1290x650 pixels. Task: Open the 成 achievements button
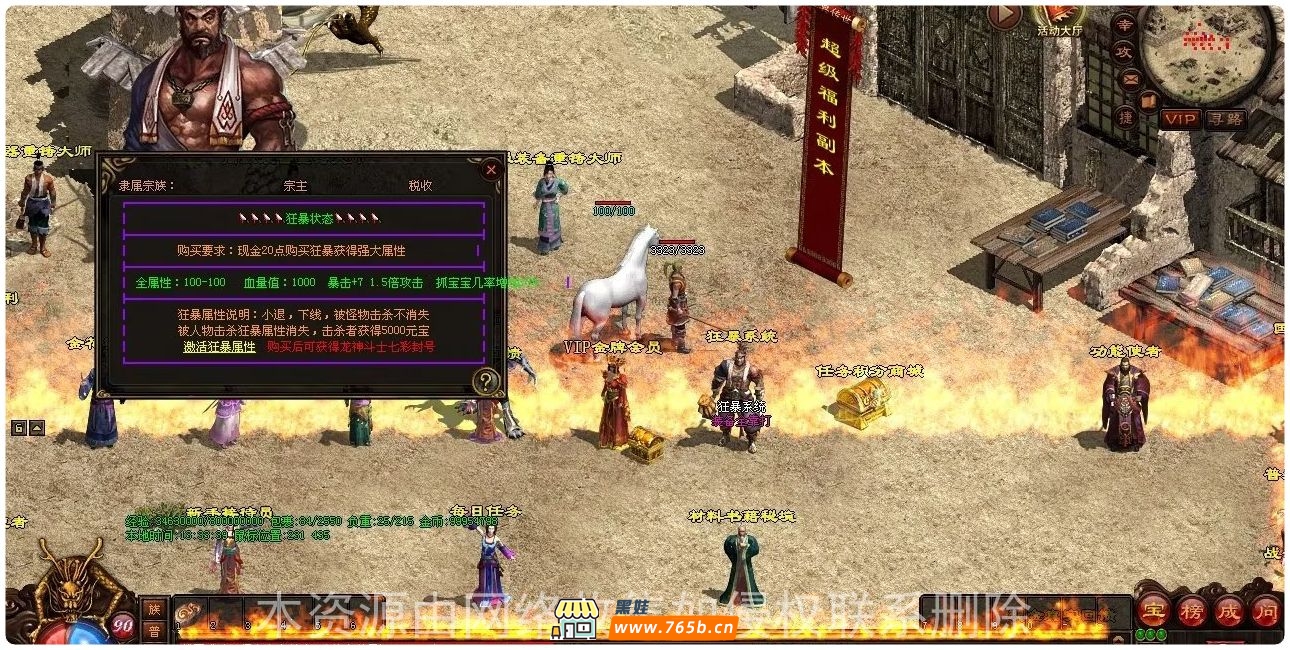[x=1227, y=609]
